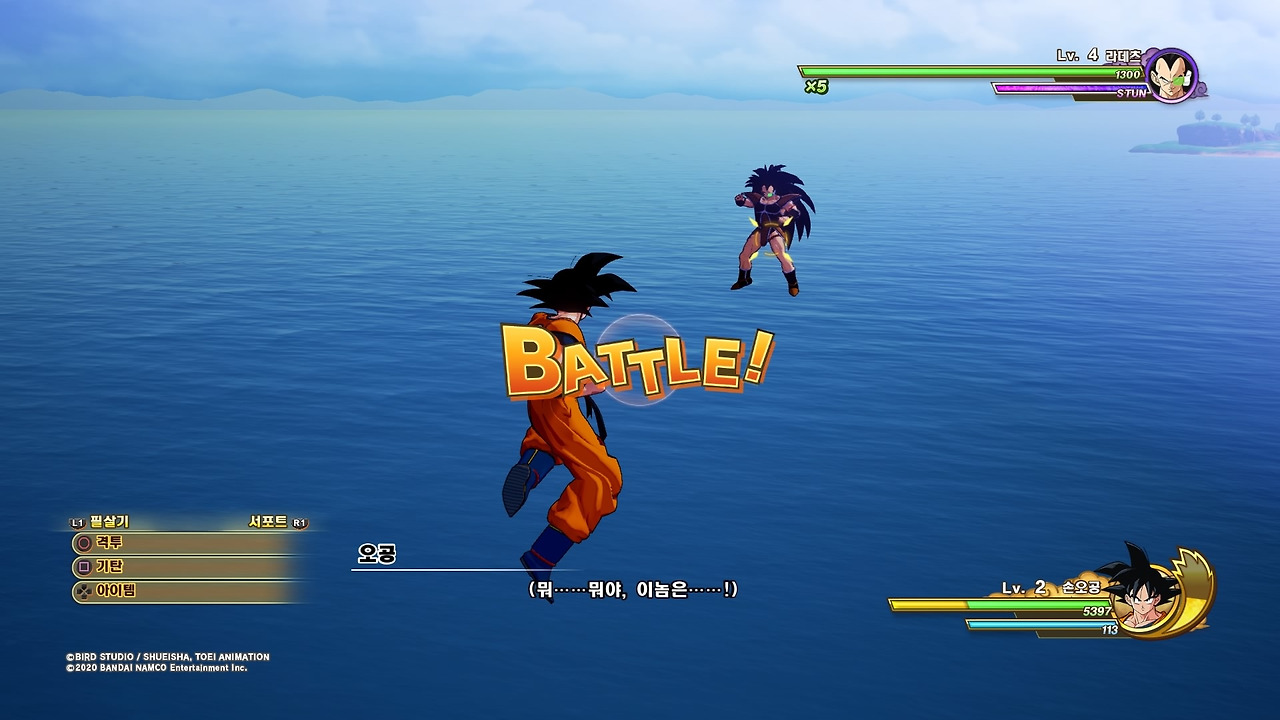Click the enemy Raditz portrait
The image size is (1280, 720).
click(x=1171, y=74)
